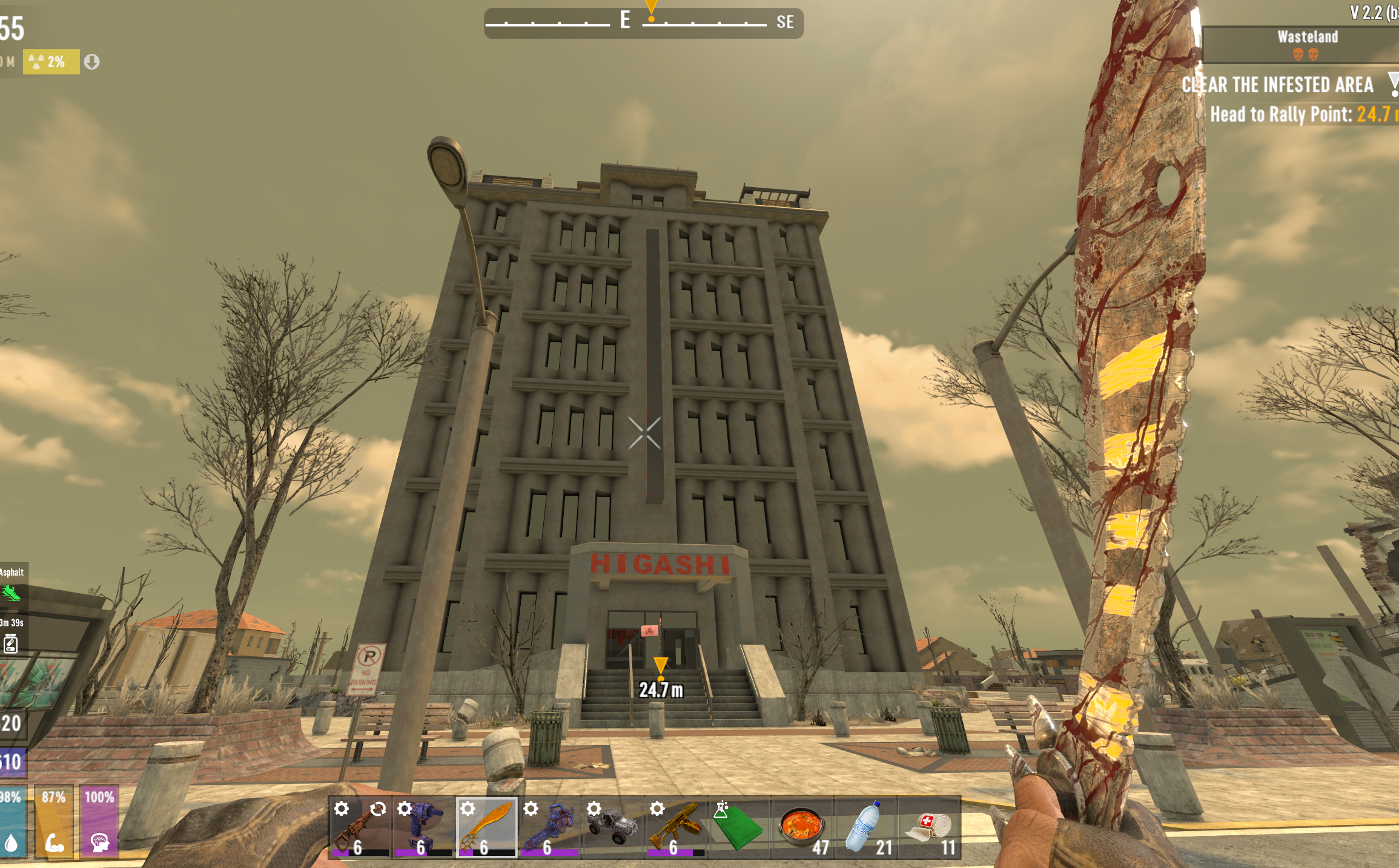Select the rusty gun slot with reload icon
Viewport: 1399px width, 868px height.
coord(359,827)
